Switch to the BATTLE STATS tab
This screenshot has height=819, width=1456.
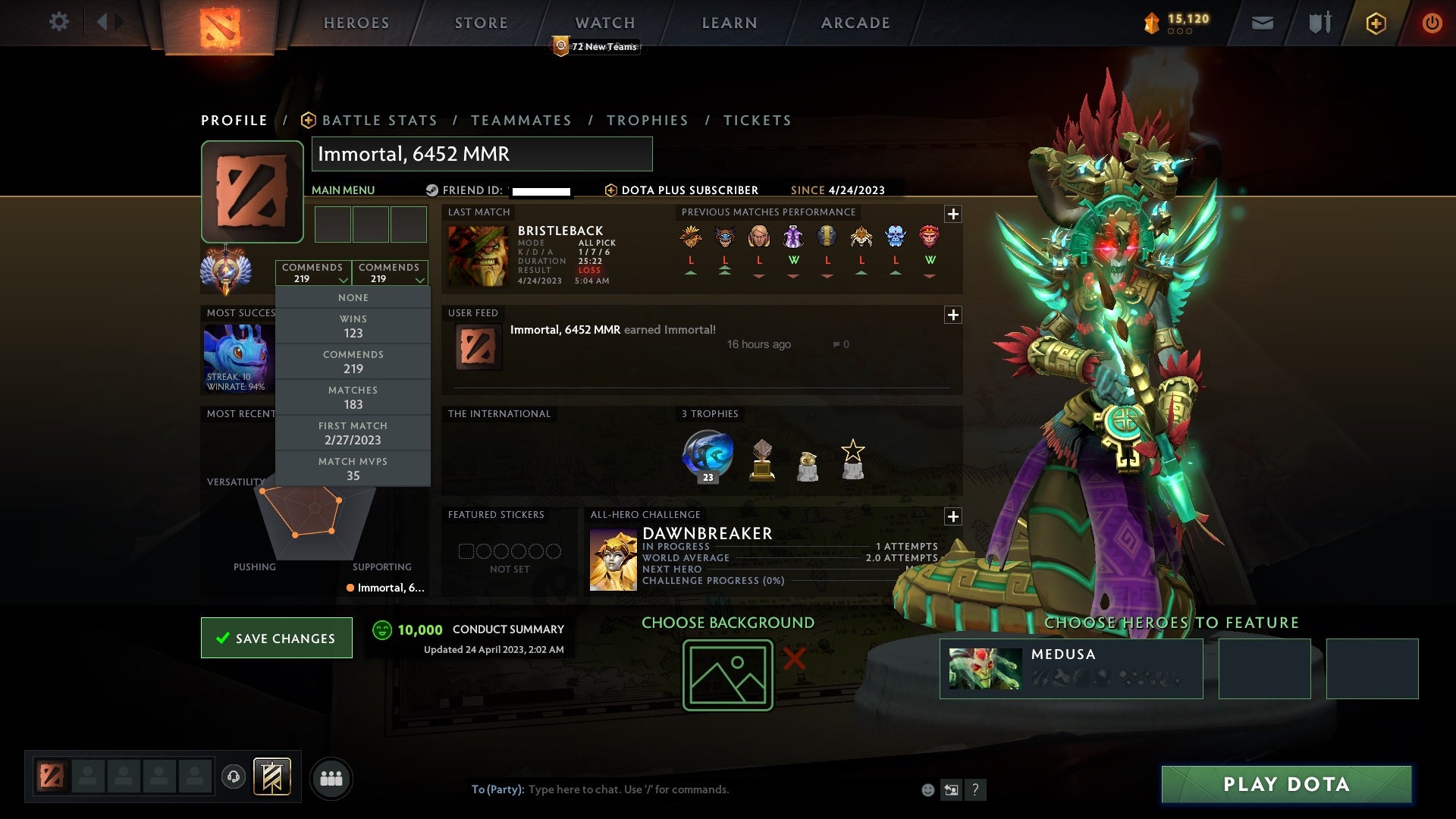pos(378,120)
